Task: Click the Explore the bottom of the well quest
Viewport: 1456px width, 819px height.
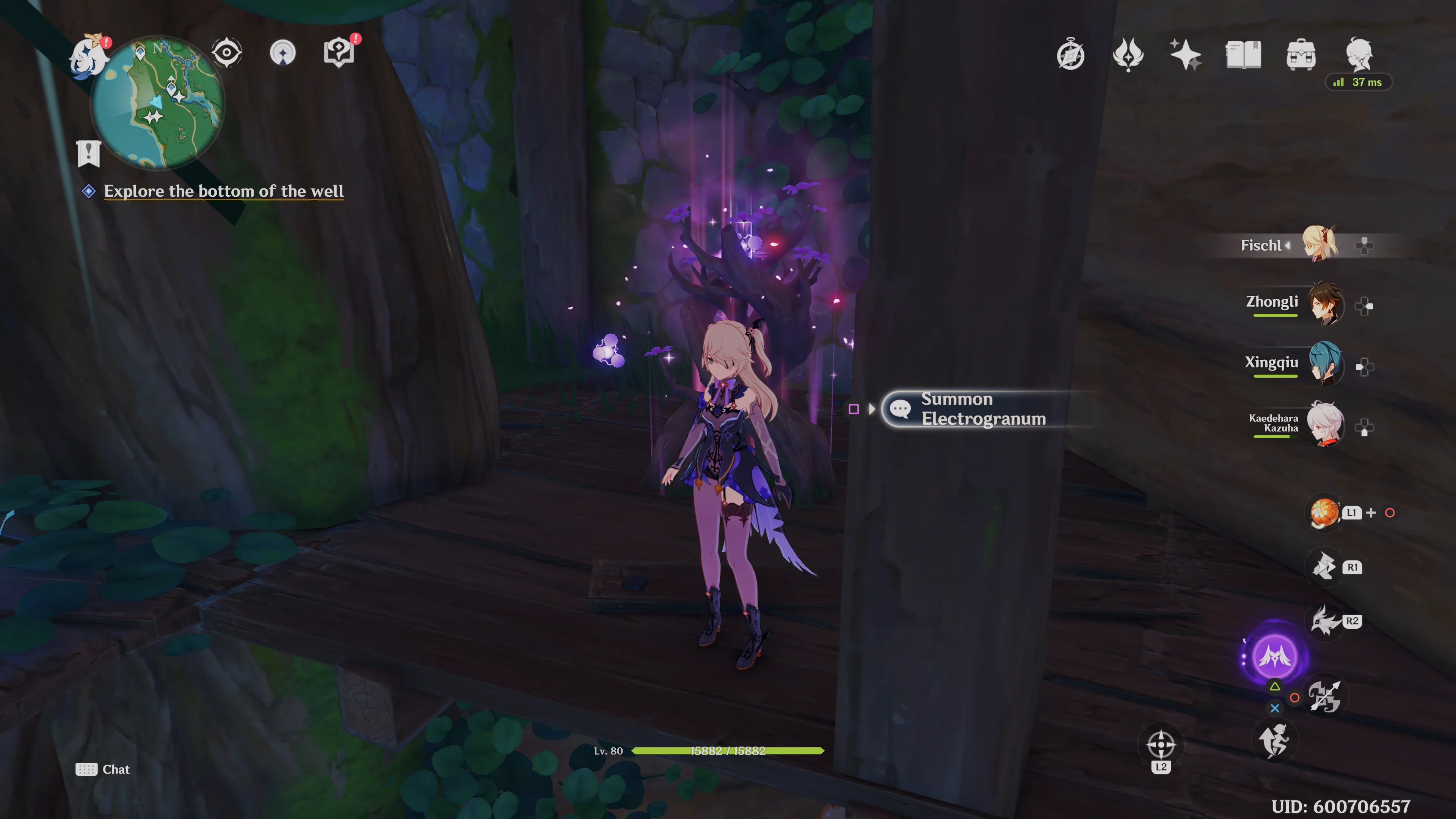Action: pyautogui.click(x=223, y=191)
